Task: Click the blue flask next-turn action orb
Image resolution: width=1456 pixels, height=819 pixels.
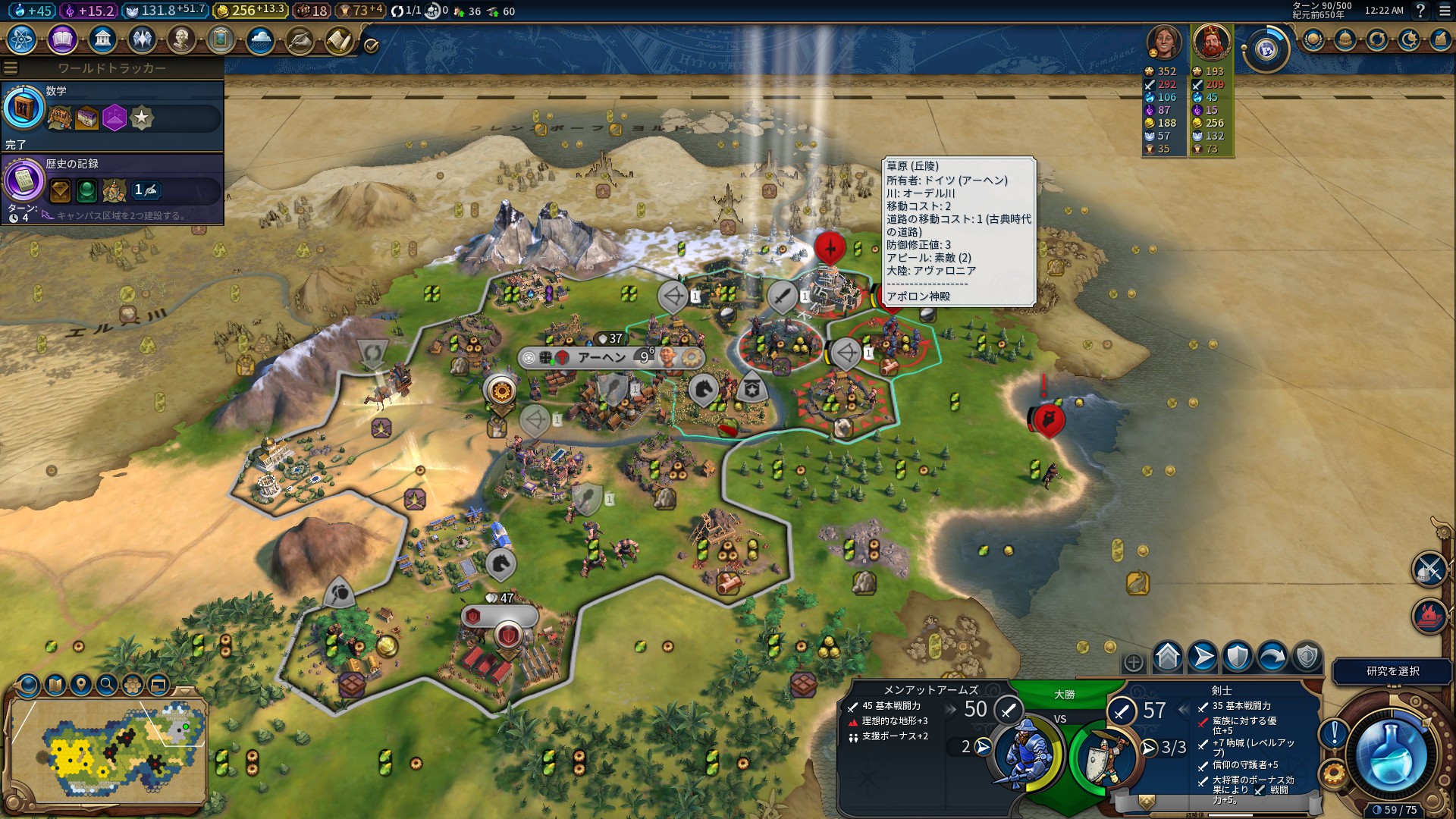Action: click(1392, 755)
